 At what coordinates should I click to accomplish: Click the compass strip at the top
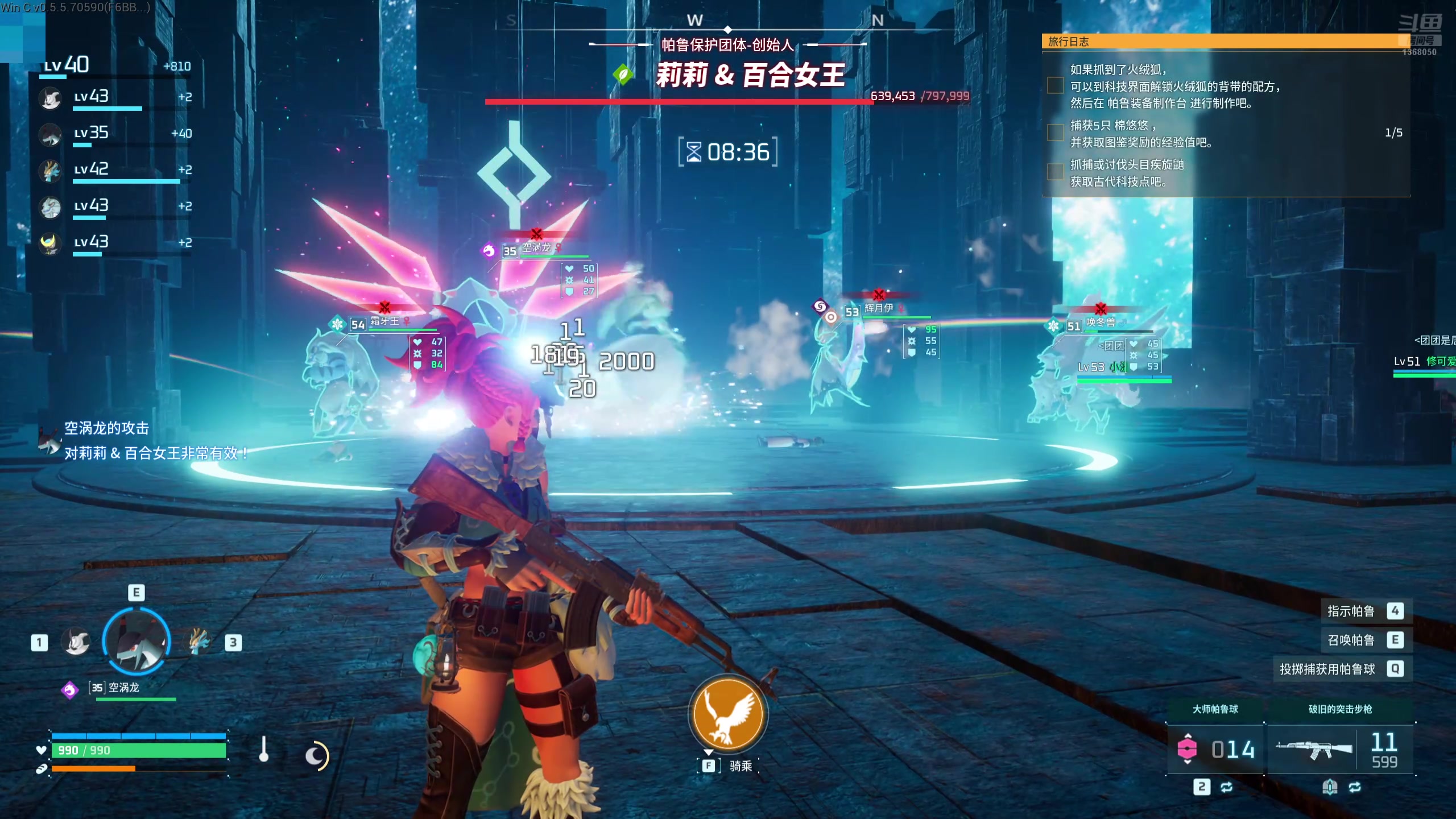(x=728, y=23)
